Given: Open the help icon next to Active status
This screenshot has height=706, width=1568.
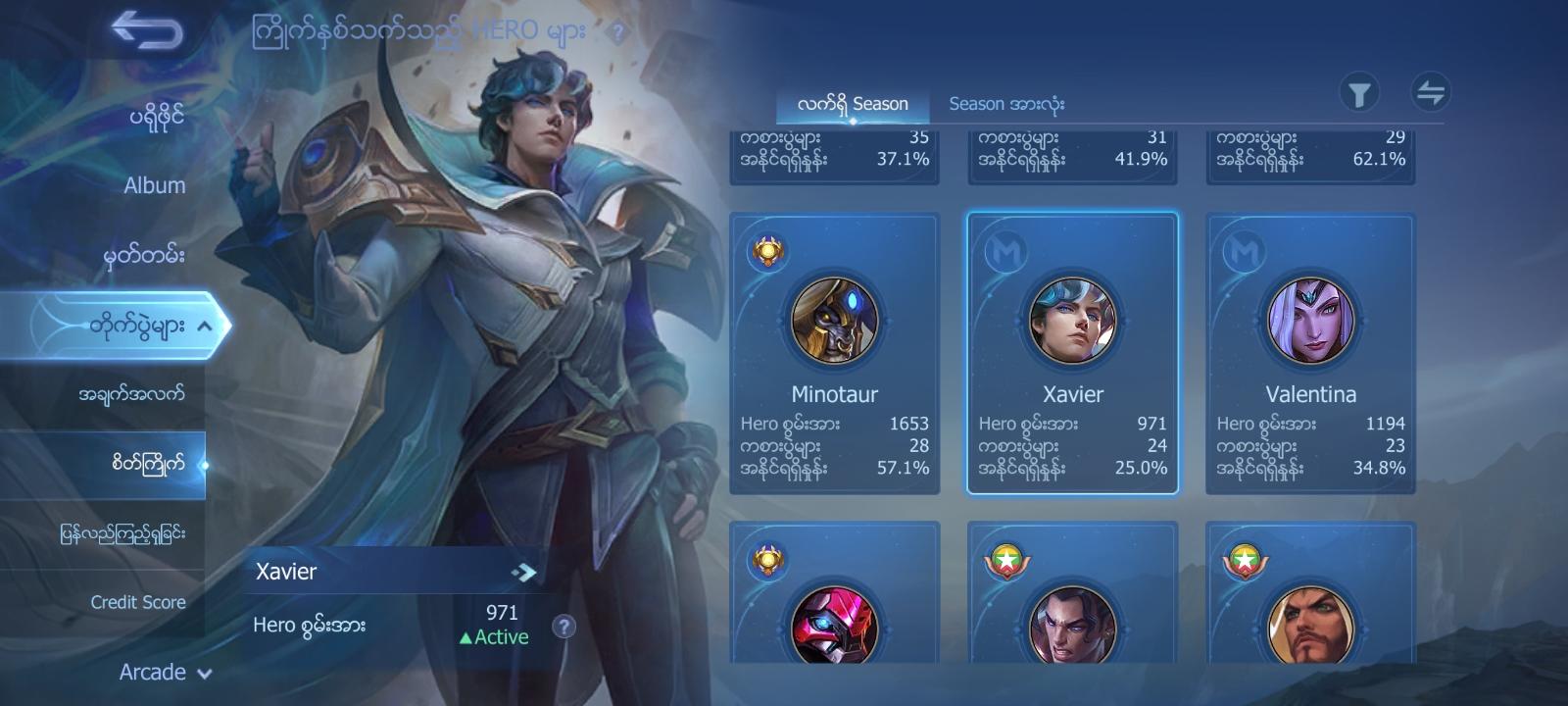Looking at the screenshot, I should [563, 629].
